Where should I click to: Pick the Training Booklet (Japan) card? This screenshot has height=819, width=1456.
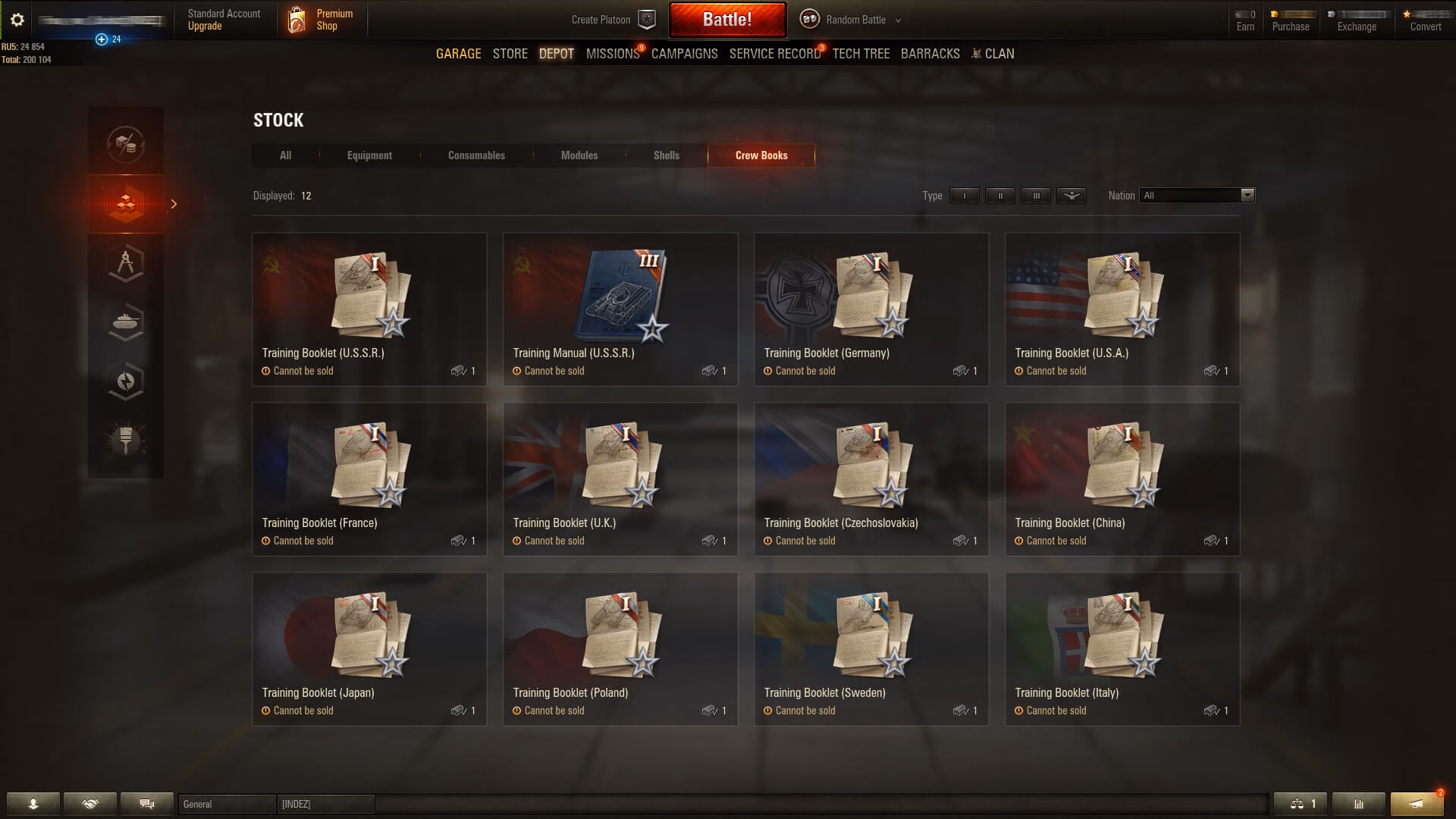(x=369, y=648)
